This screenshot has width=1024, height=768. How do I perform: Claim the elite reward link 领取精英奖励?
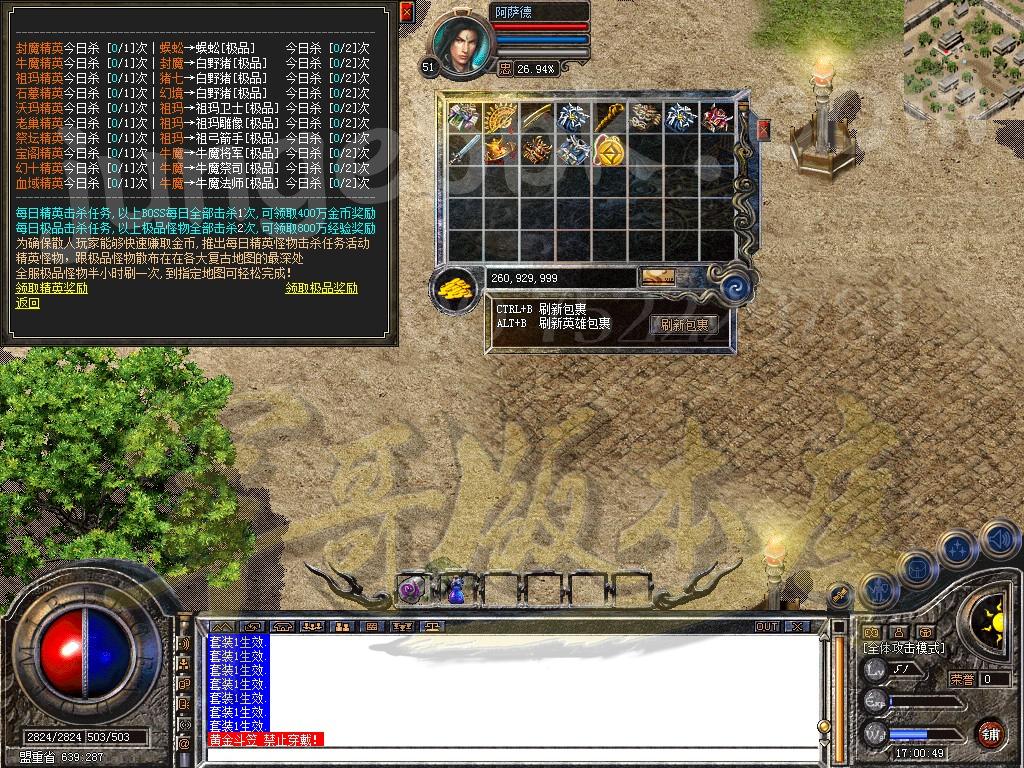pyautogui.click(x=52, y=288)
